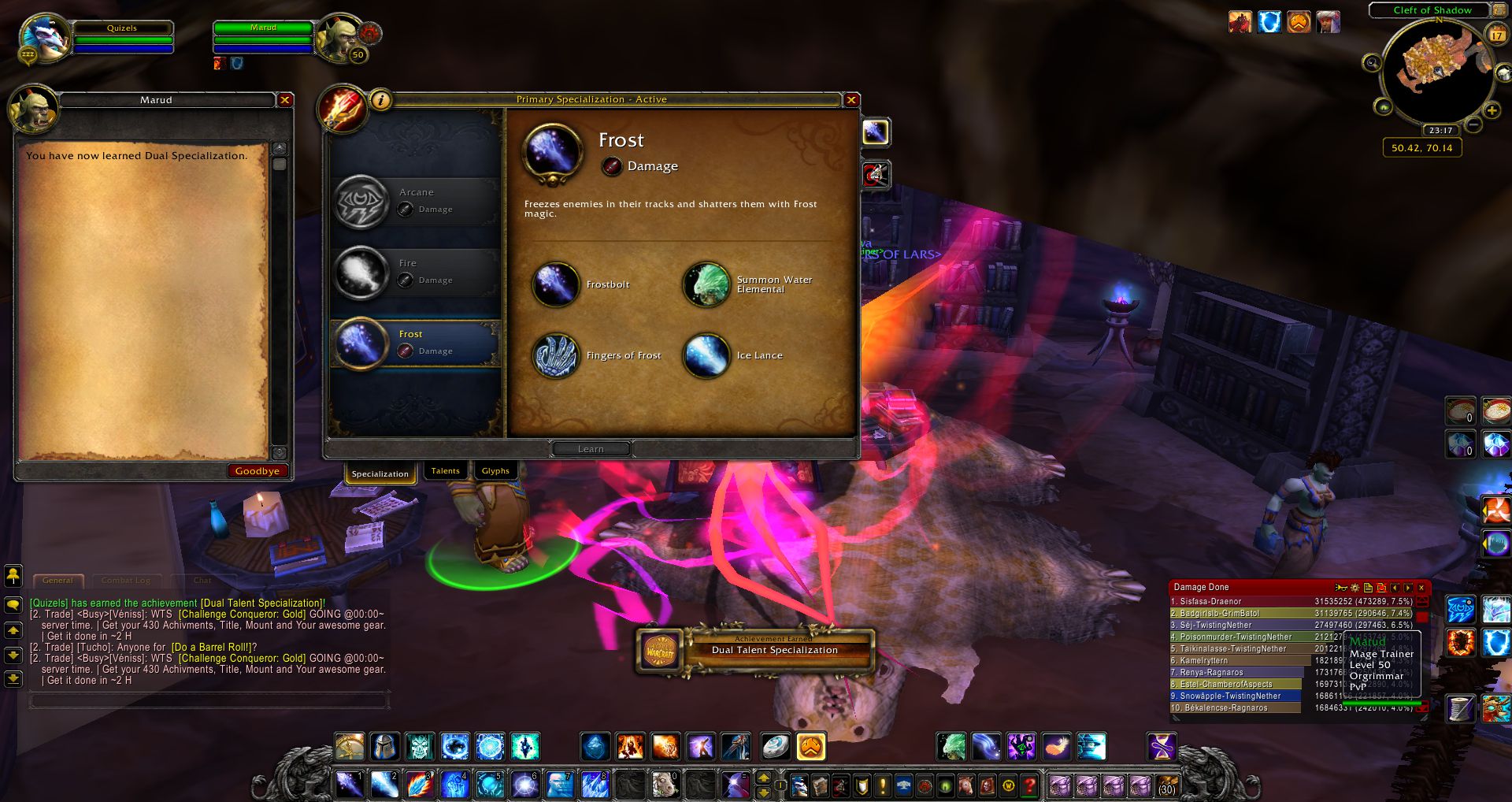The image size is (1512, 802).
Task: Close the Marud trainer dialog
Action: [285, 100]
